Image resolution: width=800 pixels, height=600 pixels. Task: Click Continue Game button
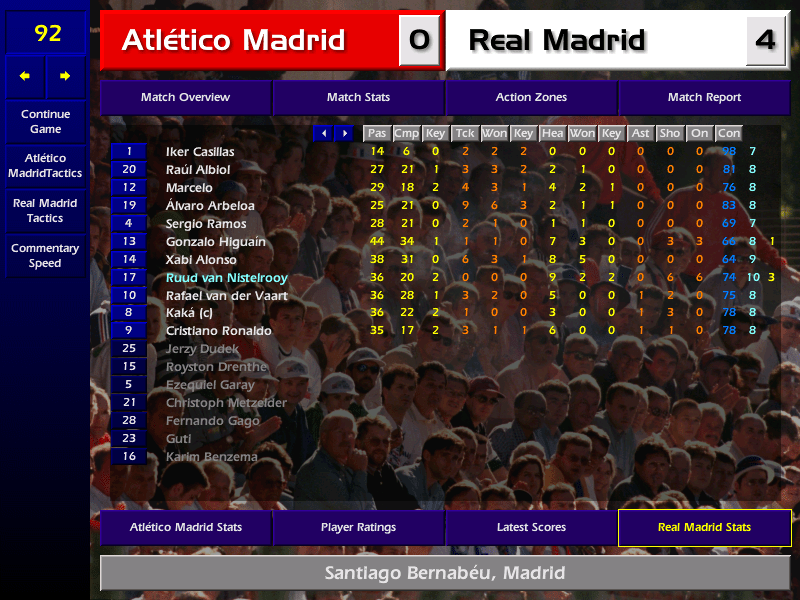click(45, 121)
